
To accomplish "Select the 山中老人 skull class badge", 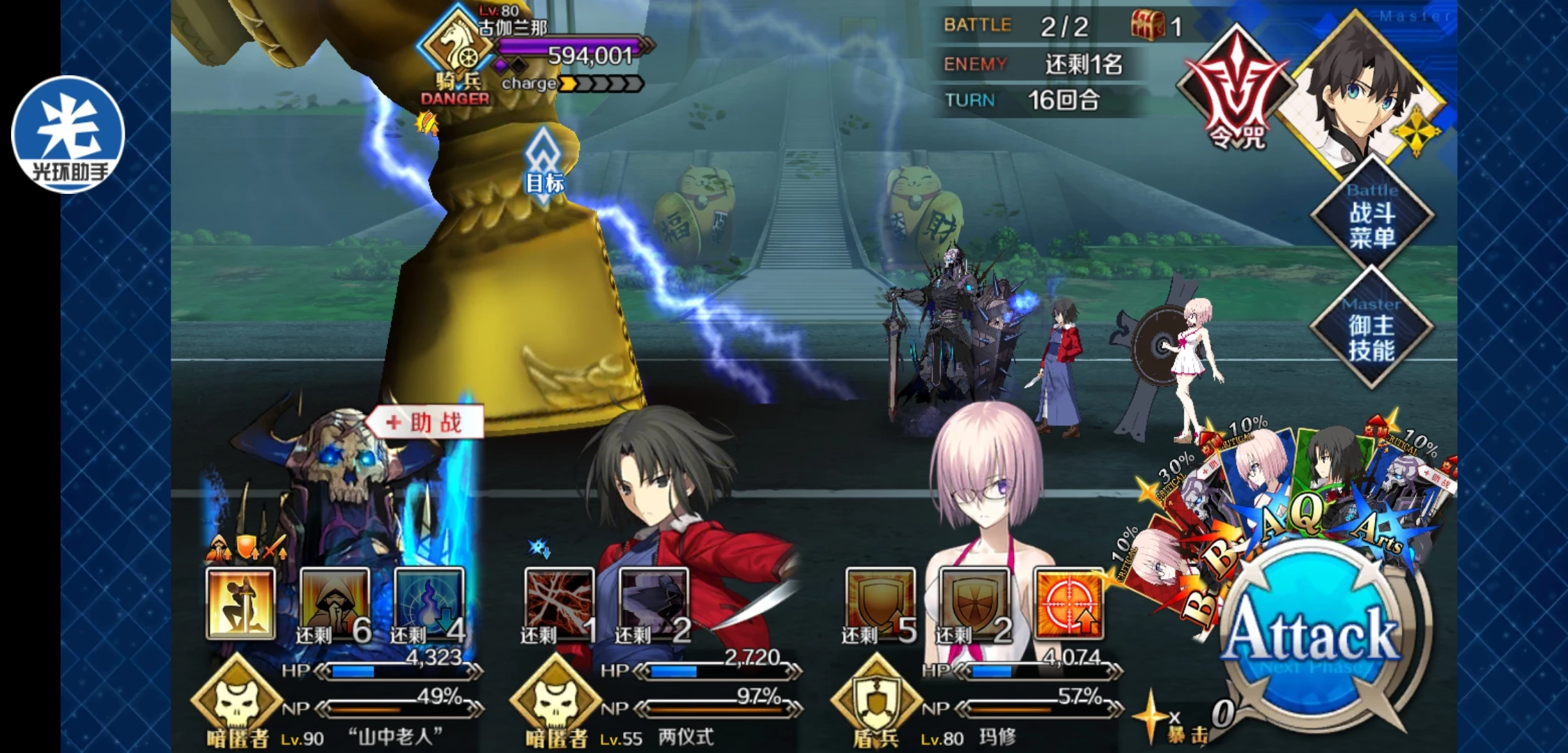I will coord(237,699).
